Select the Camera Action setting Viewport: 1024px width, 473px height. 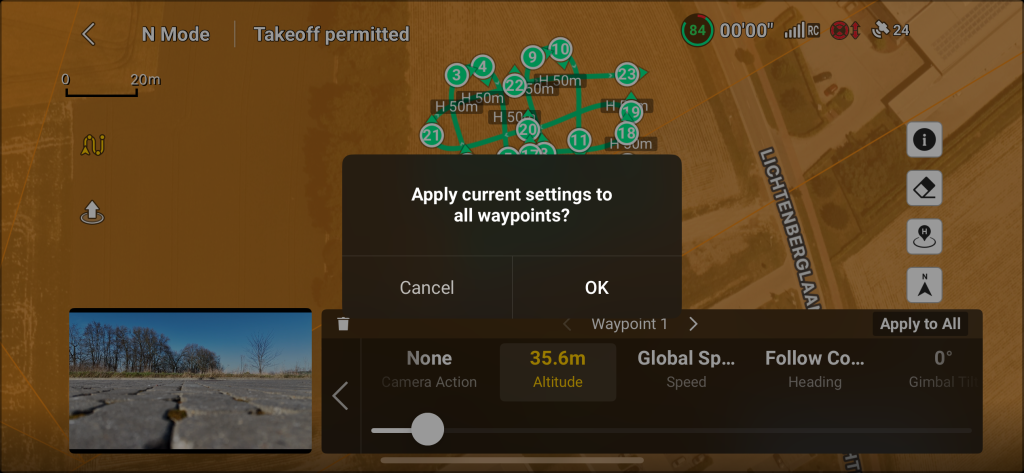click(x=429, y=368)
